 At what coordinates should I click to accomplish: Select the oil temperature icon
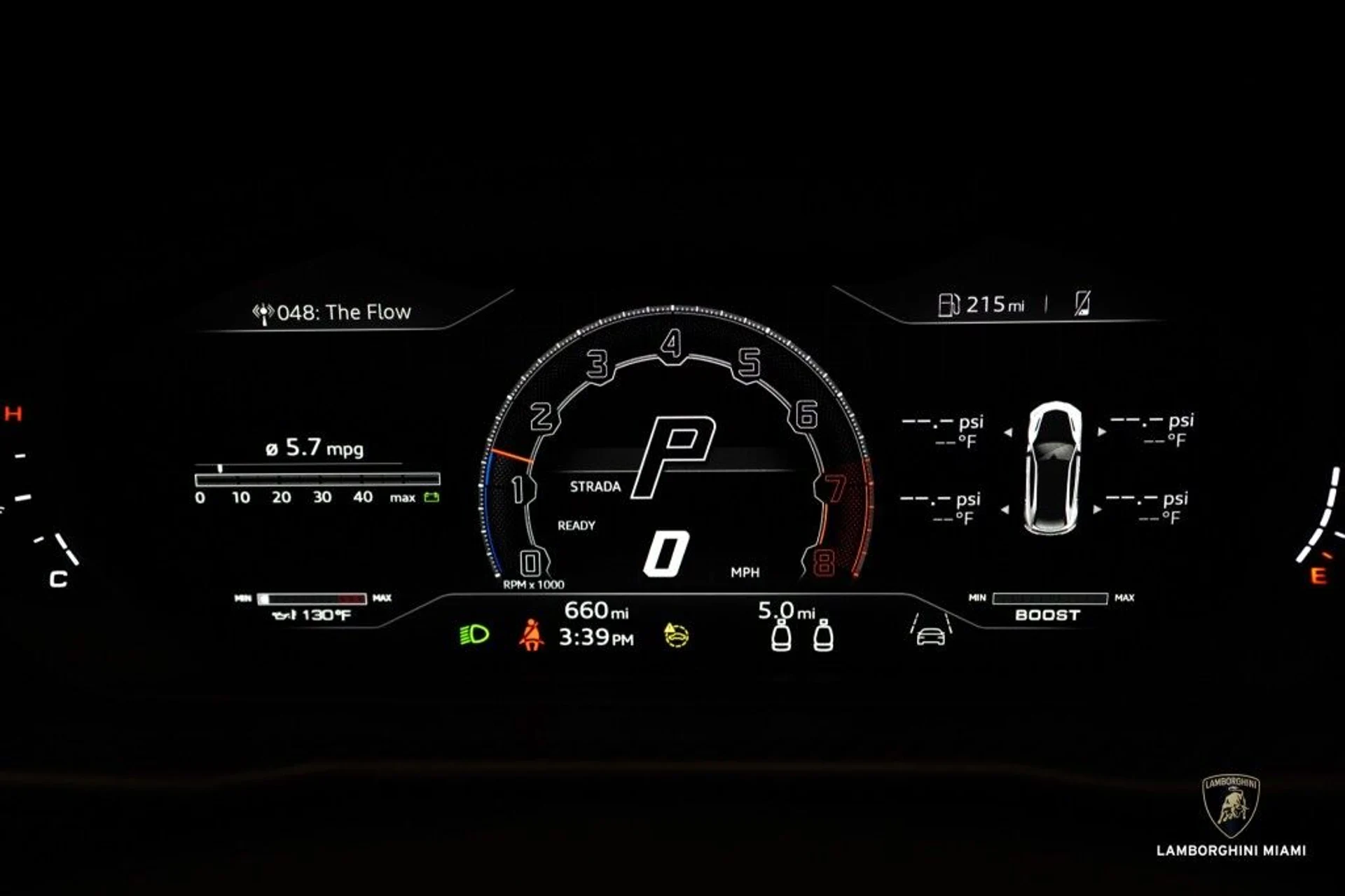tap(284, 615)
